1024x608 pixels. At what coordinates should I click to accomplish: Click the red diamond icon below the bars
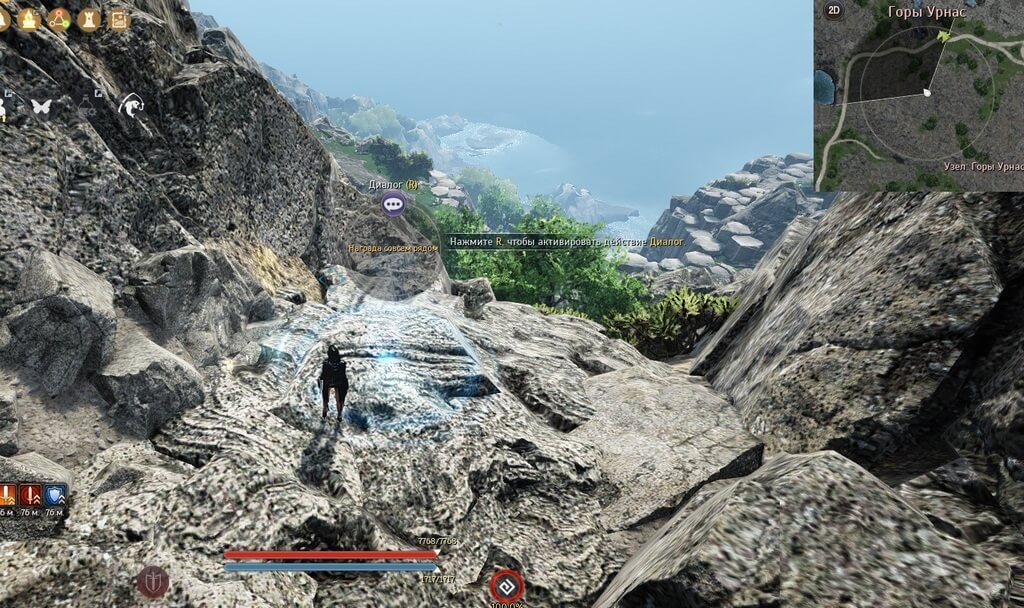point(506,585)
